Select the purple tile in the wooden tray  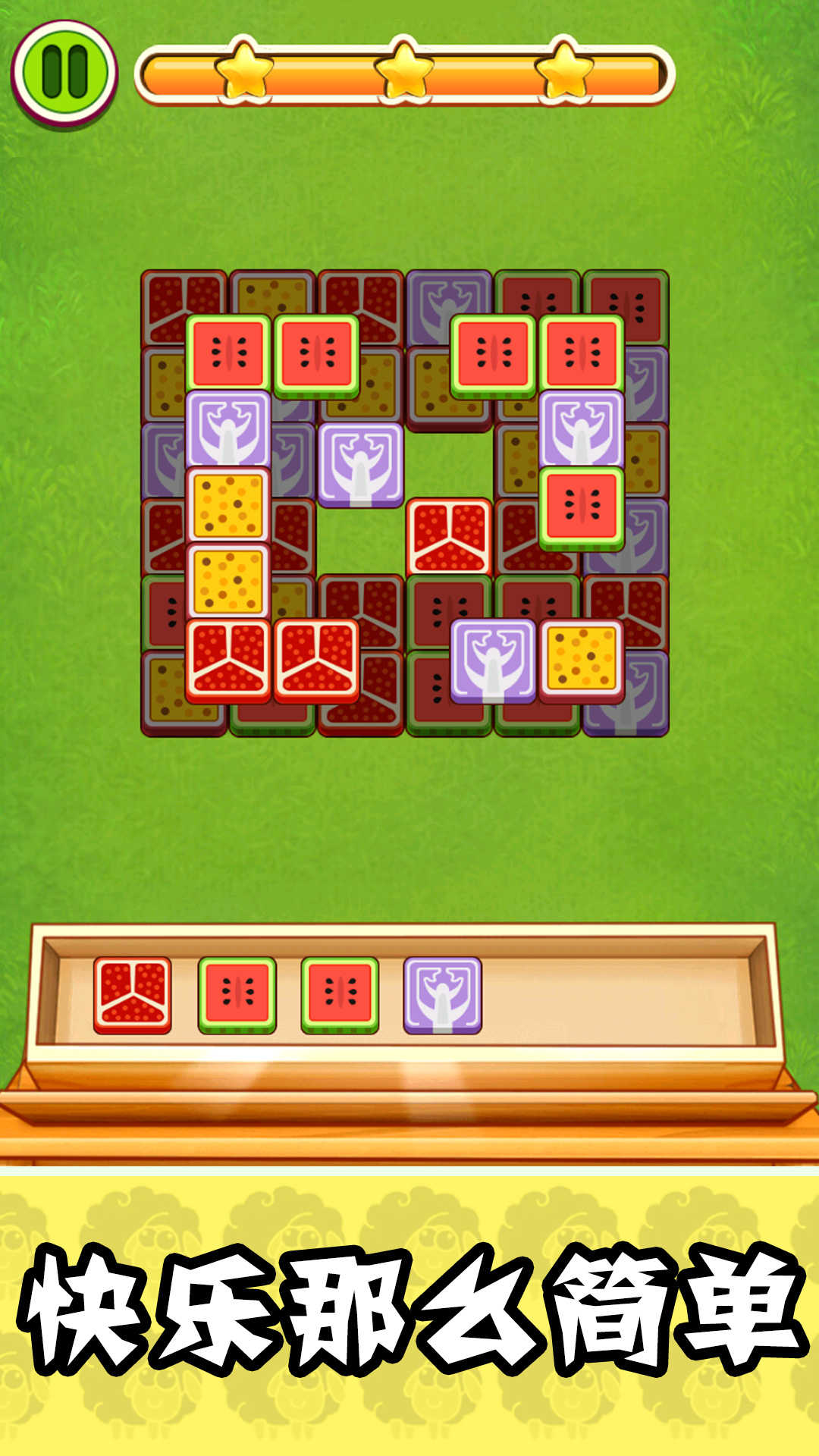coord(443,994)
